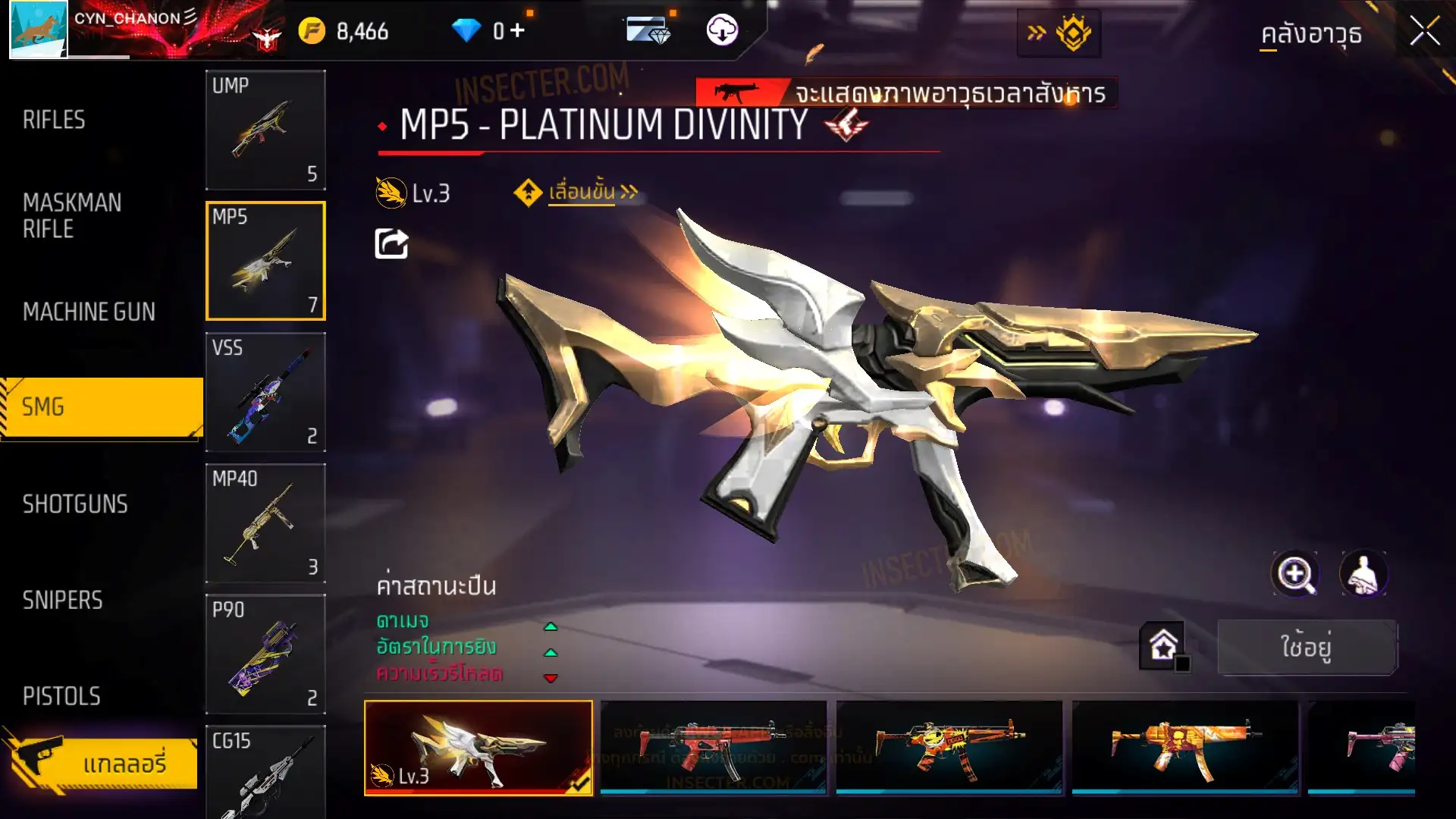Image resolution: width=1456 pixels, height=819 pixels.
Task: Select the red MP5 skin thumbnail
Action: 713,747
